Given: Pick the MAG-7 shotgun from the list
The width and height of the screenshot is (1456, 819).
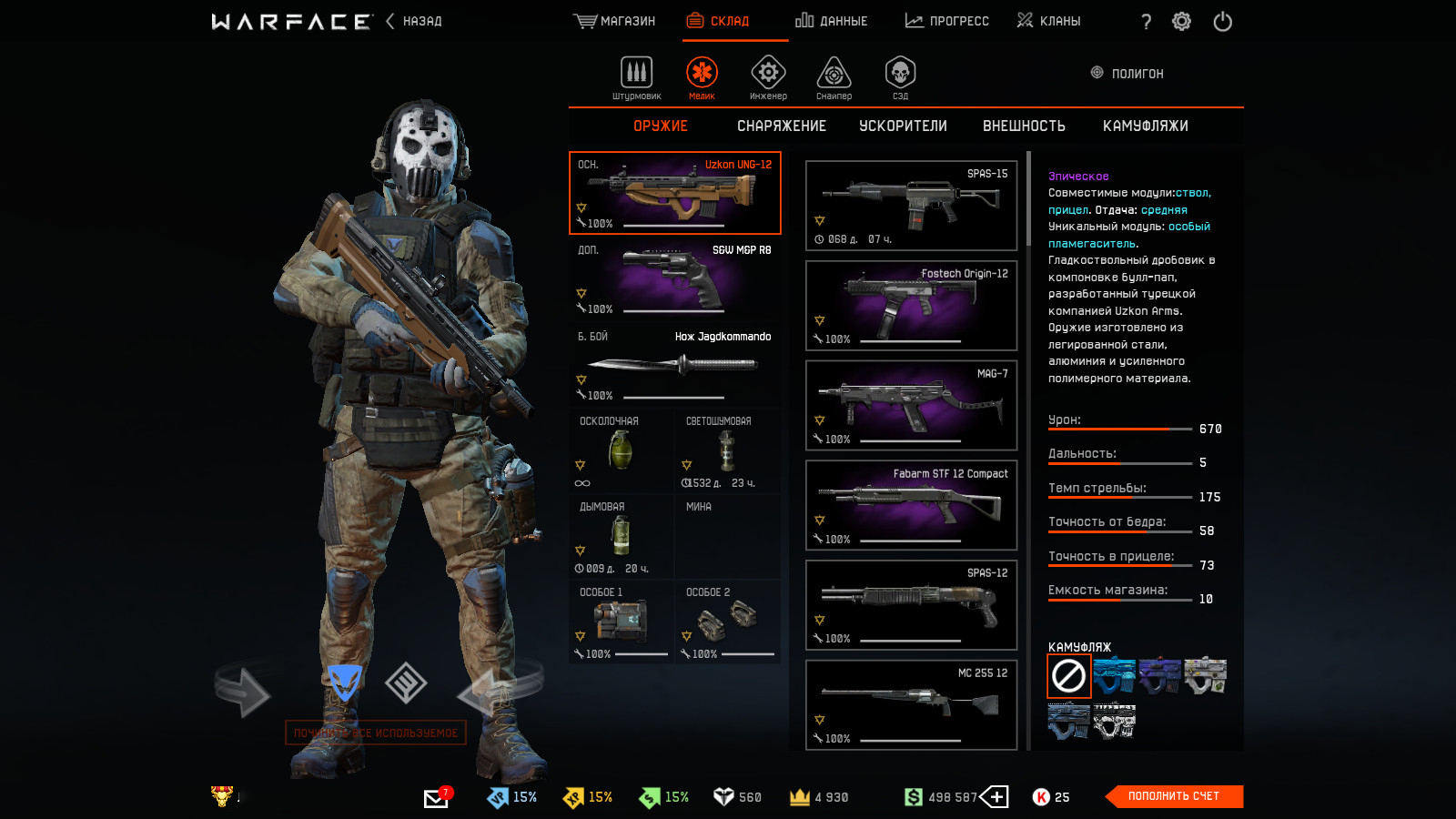Looking at the screenshot, I should tap(911, 406).
